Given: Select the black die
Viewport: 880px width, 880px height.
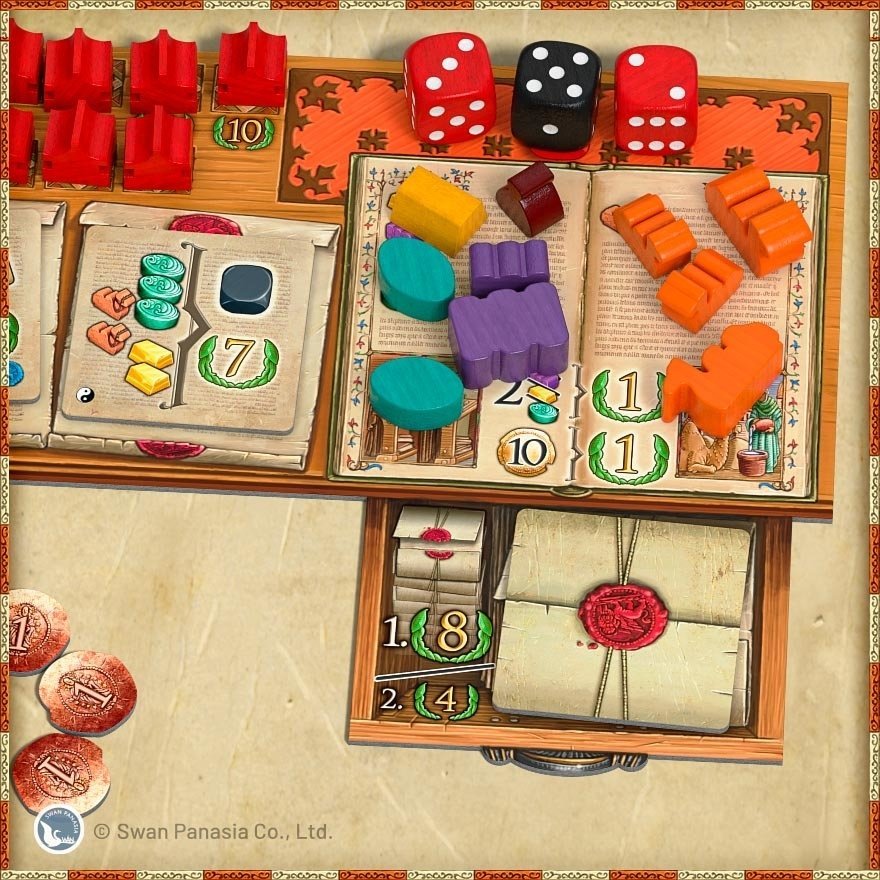Looking at the screenshot, I should 555,95.
